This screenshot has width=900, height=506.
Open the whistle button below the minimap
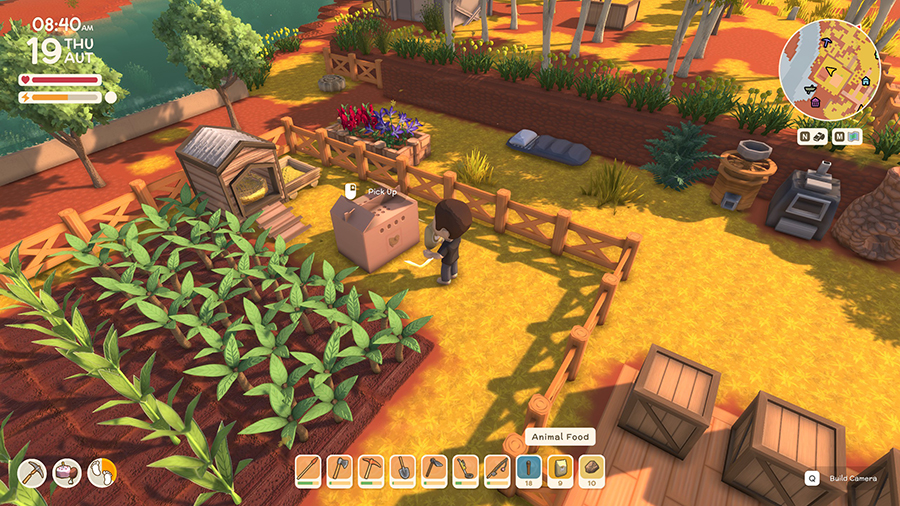(x=820, y=136)
